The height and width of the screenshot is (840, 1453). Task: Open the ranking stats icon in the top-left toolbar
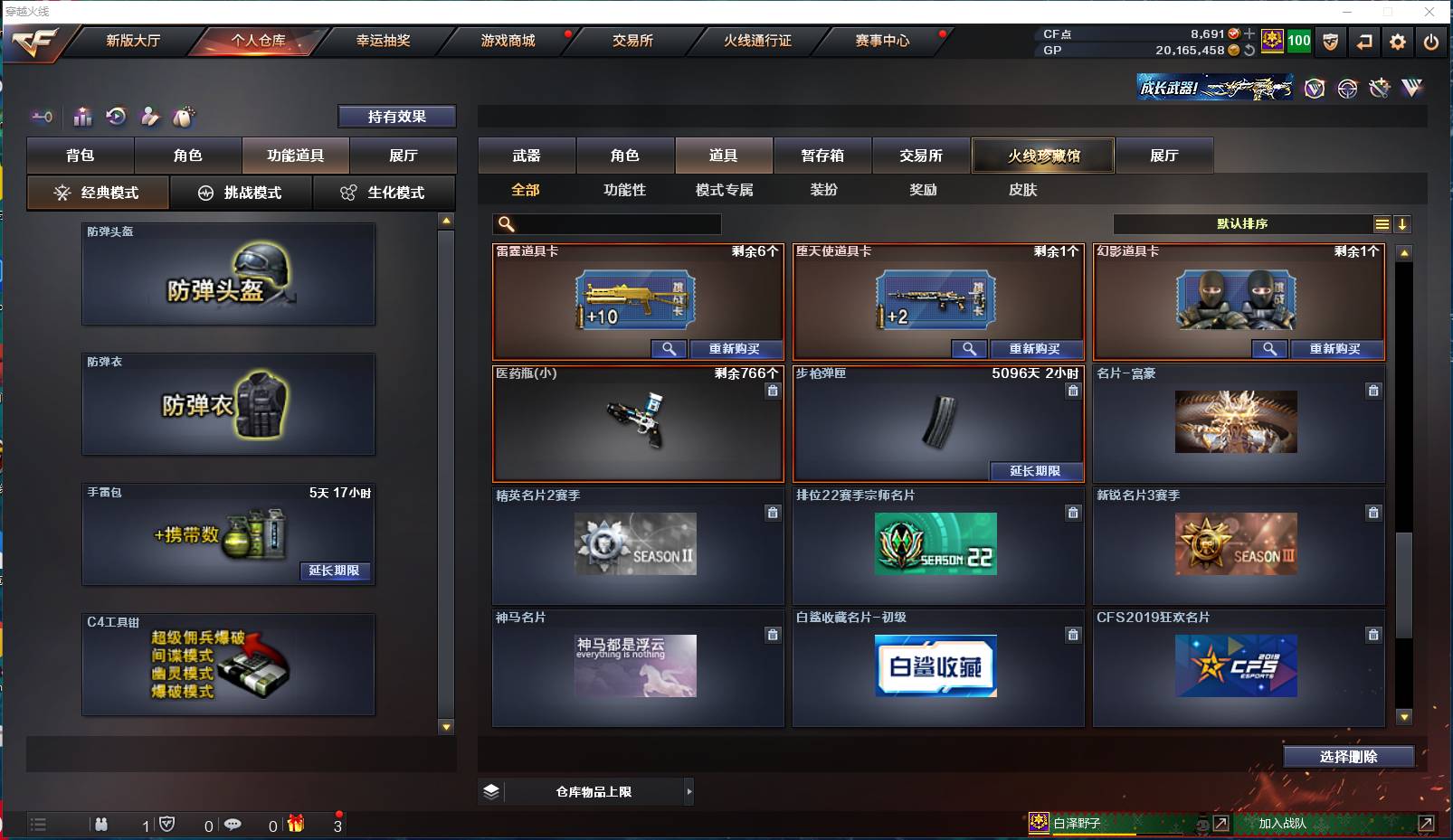[82, 117]
